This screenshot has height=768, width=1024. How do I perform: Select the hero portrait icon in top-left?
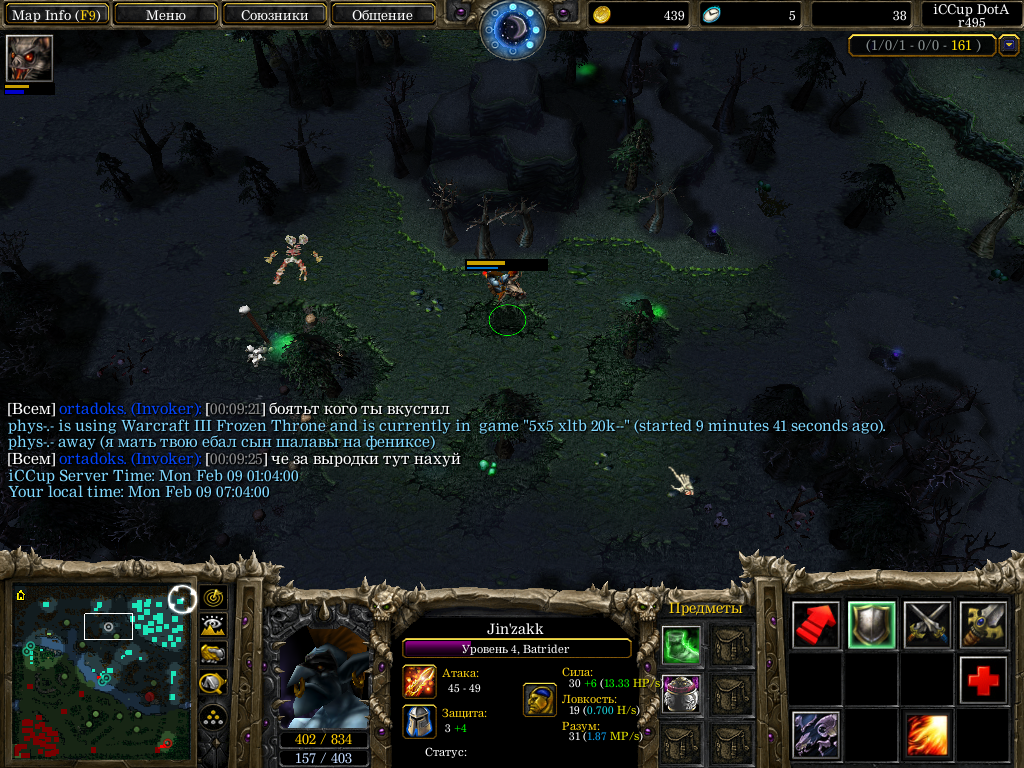[29, 58]
